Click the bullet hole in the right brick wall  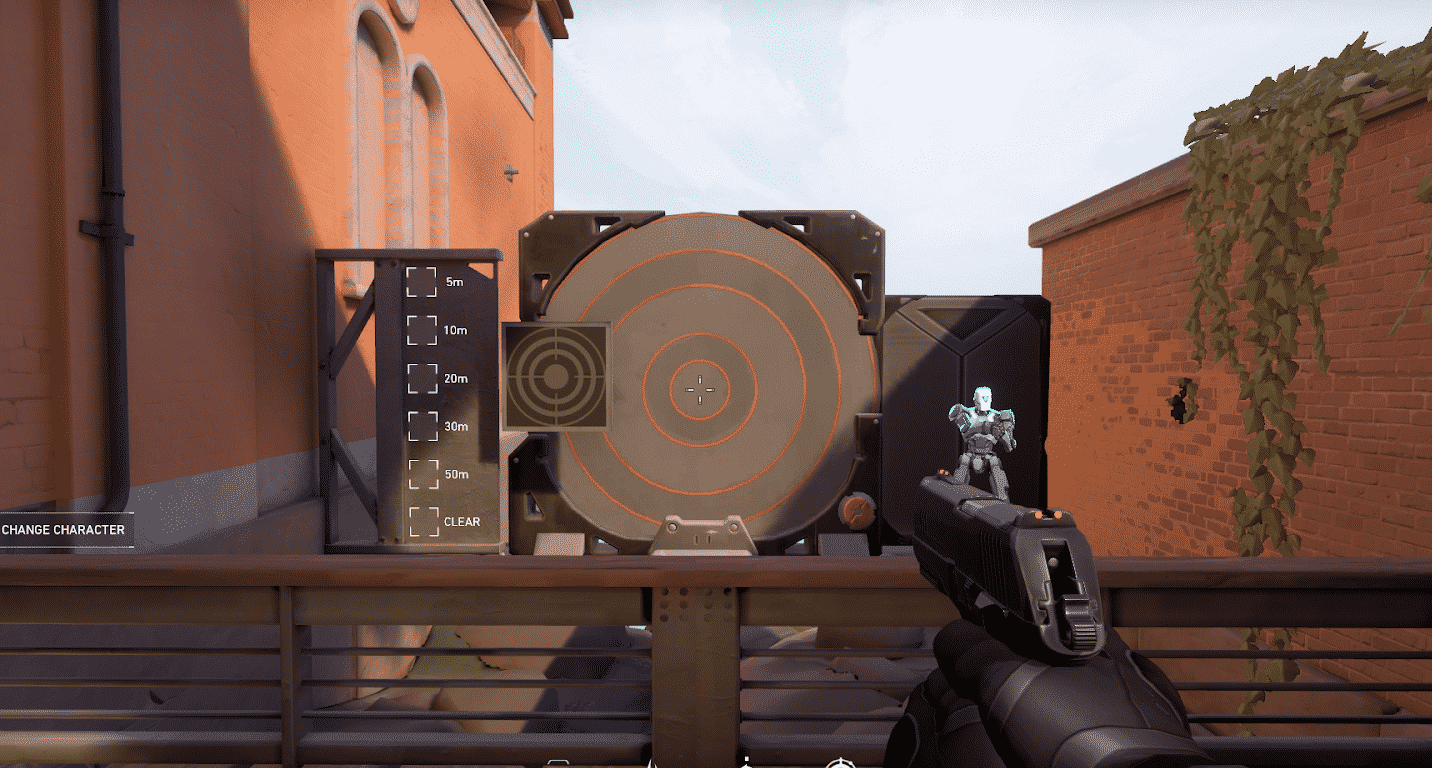(x=1177, y=404)
